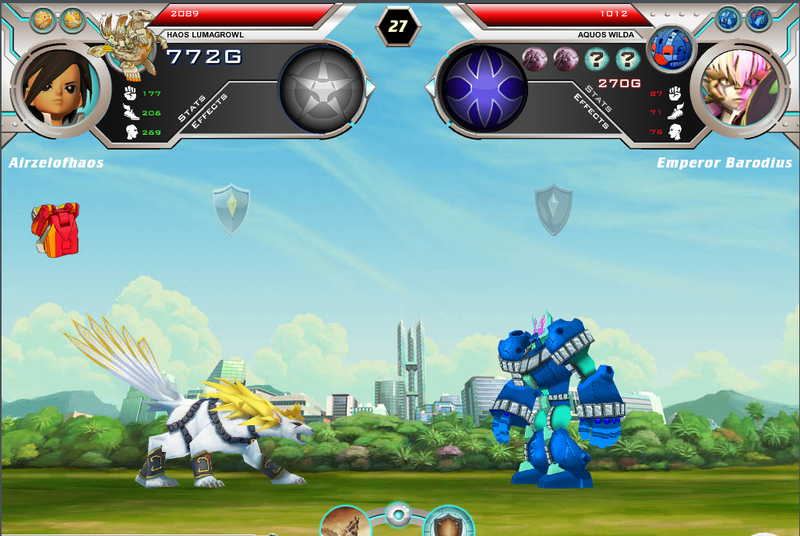Image resolution: width=800 pixels, height=536 pixels.
Task: Choose the shield defend action button
Action: pos(448,523)
